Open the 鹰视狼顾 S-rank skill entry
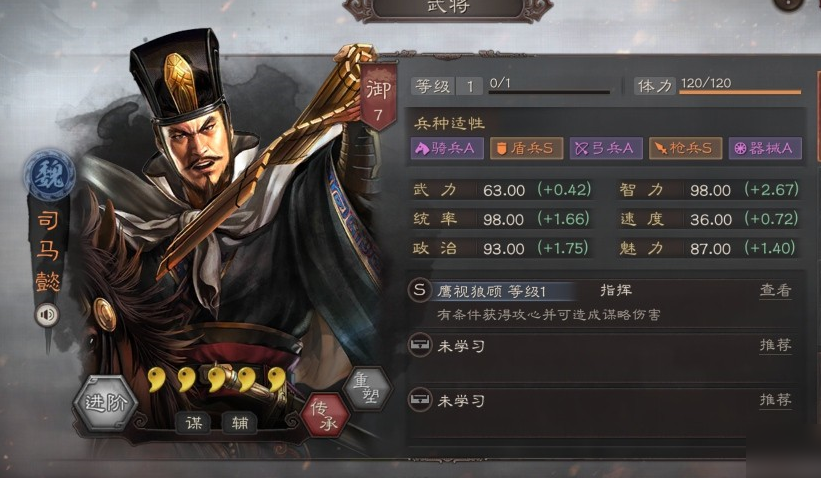Screen dimensions: 821x478 (490, 291)
